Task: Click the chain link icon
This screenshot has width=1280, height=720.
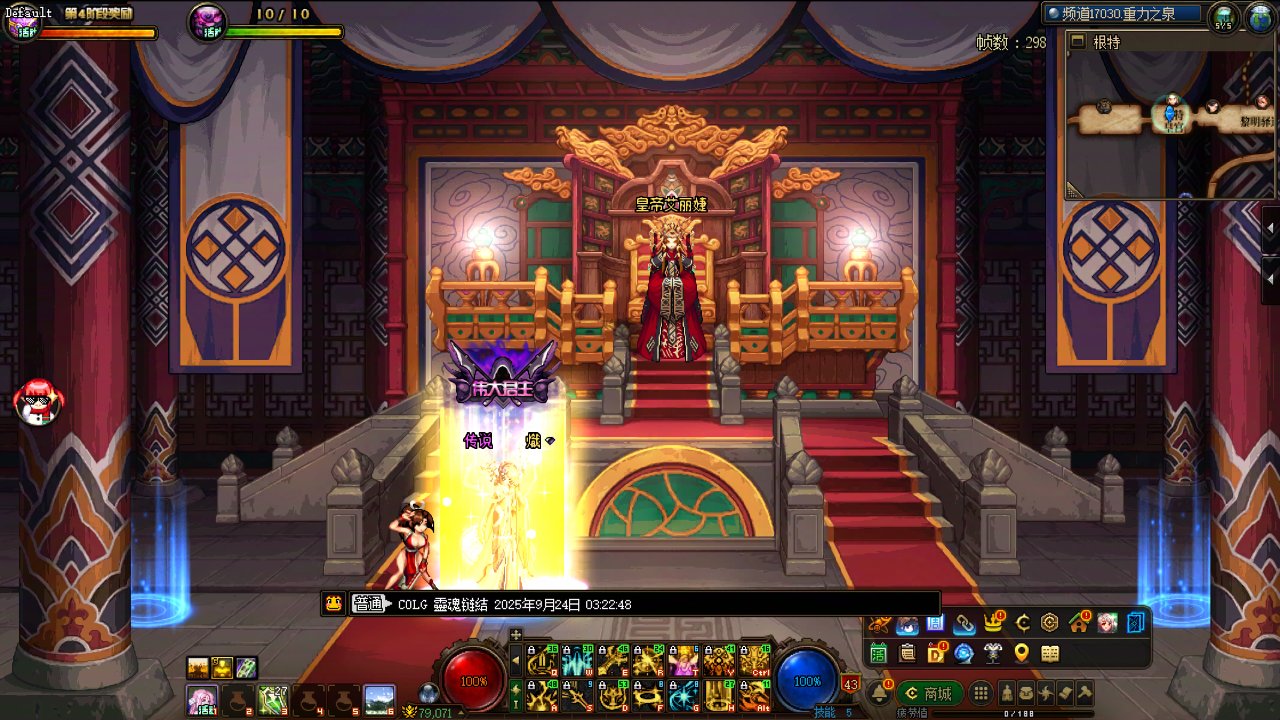Action: coord(964,624)
